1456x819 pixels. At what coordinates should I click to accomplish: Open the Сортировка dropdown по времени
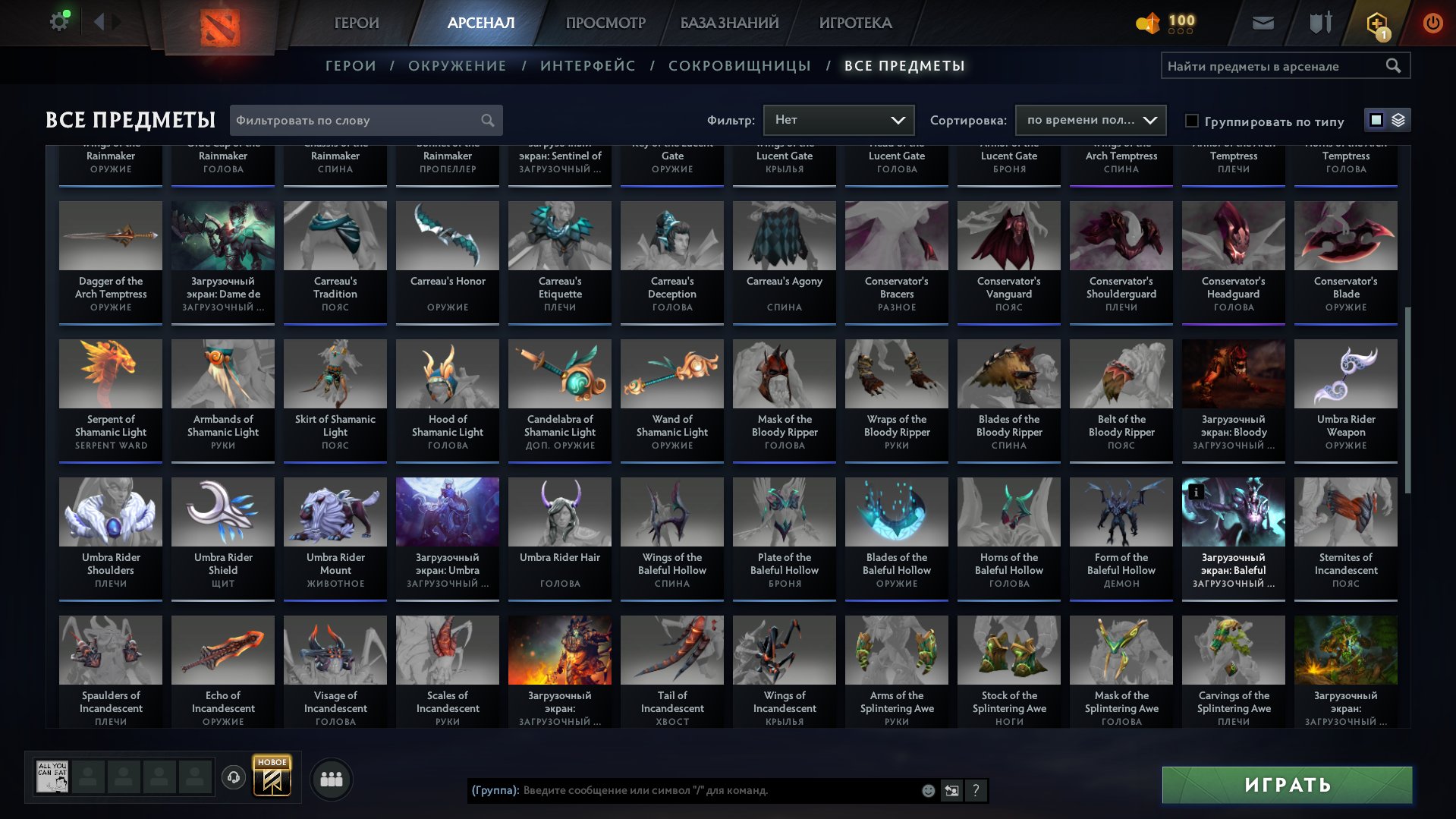click(1090, 120)
